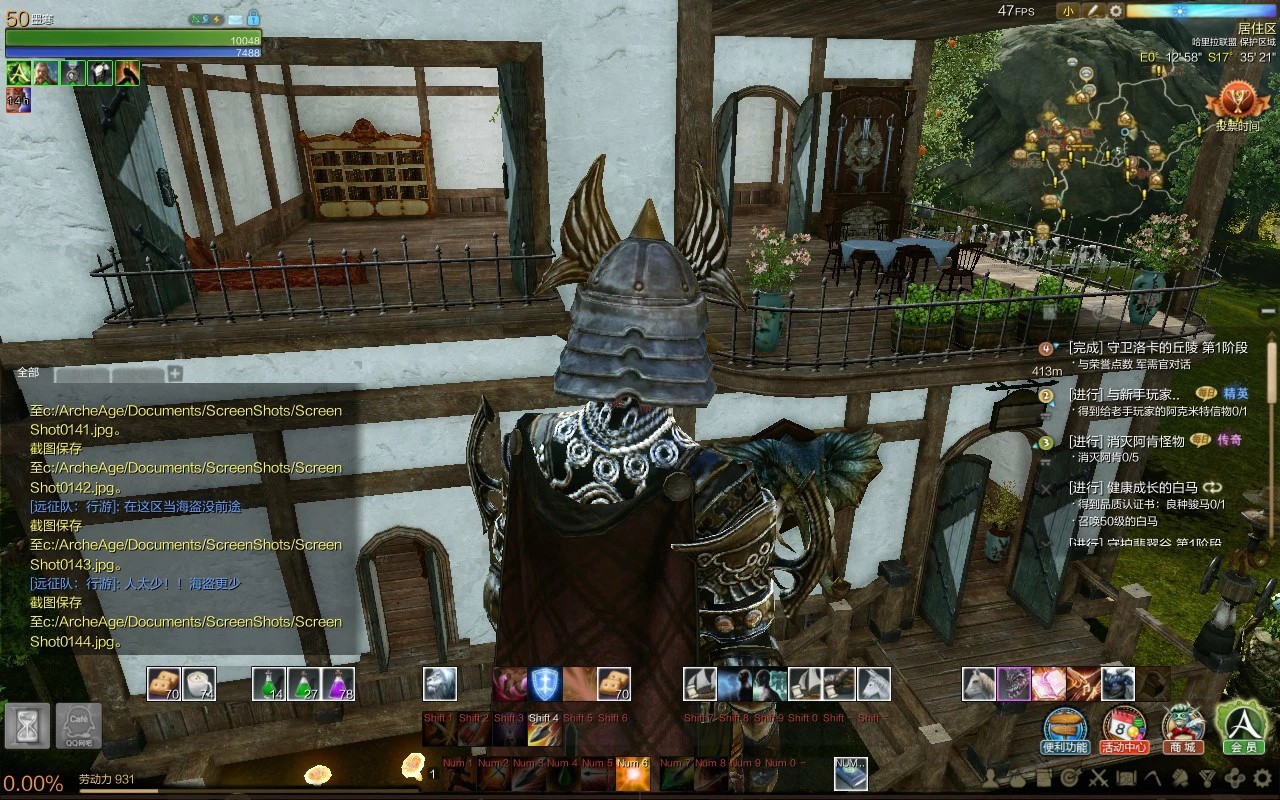The image size is (1280, 800).
Task: Use the donkey icon slot
Action: (874, 684)
